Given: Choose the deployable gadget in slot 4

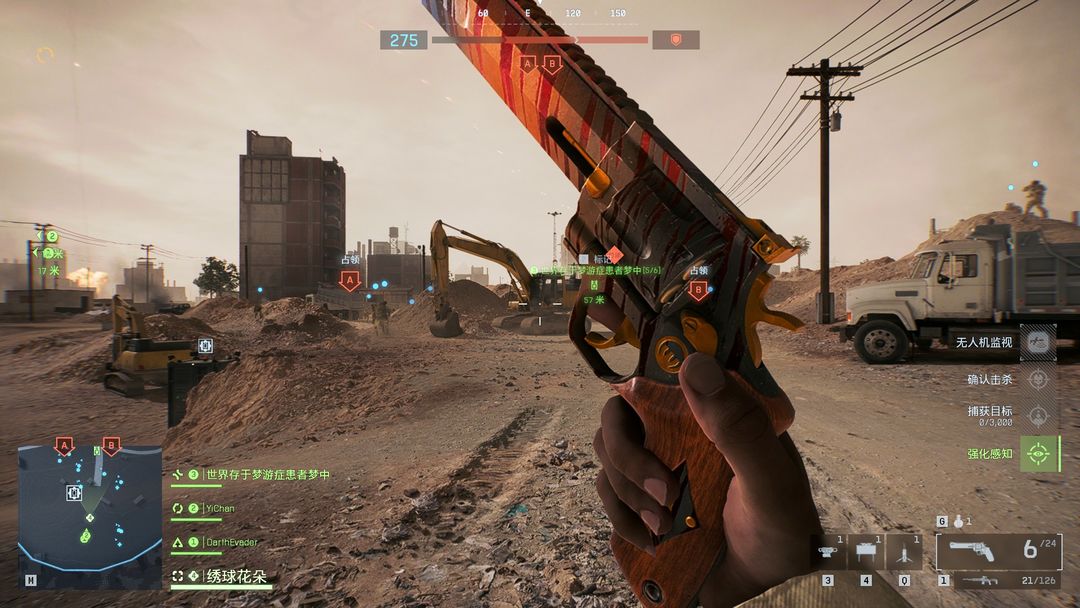Looking at the screenshot, I should [x=864, y=552].
